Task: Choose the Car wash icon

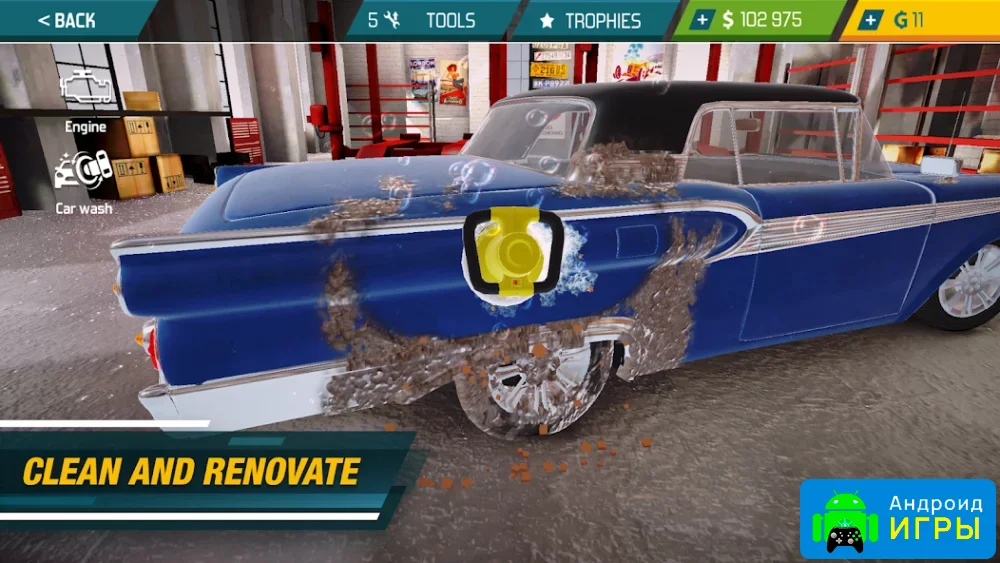Action: [83, 171]
